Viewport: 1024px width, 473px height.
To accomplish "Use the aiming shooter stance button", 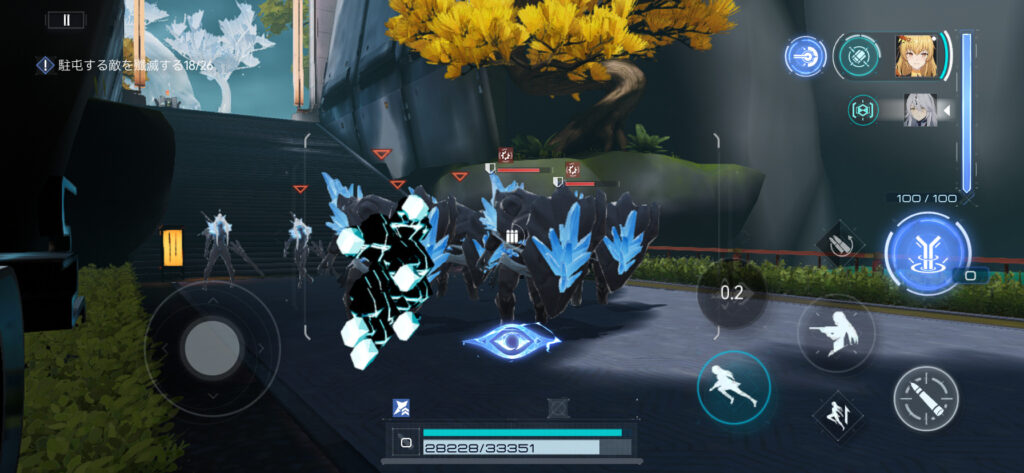I will click(x=836, y=334).
